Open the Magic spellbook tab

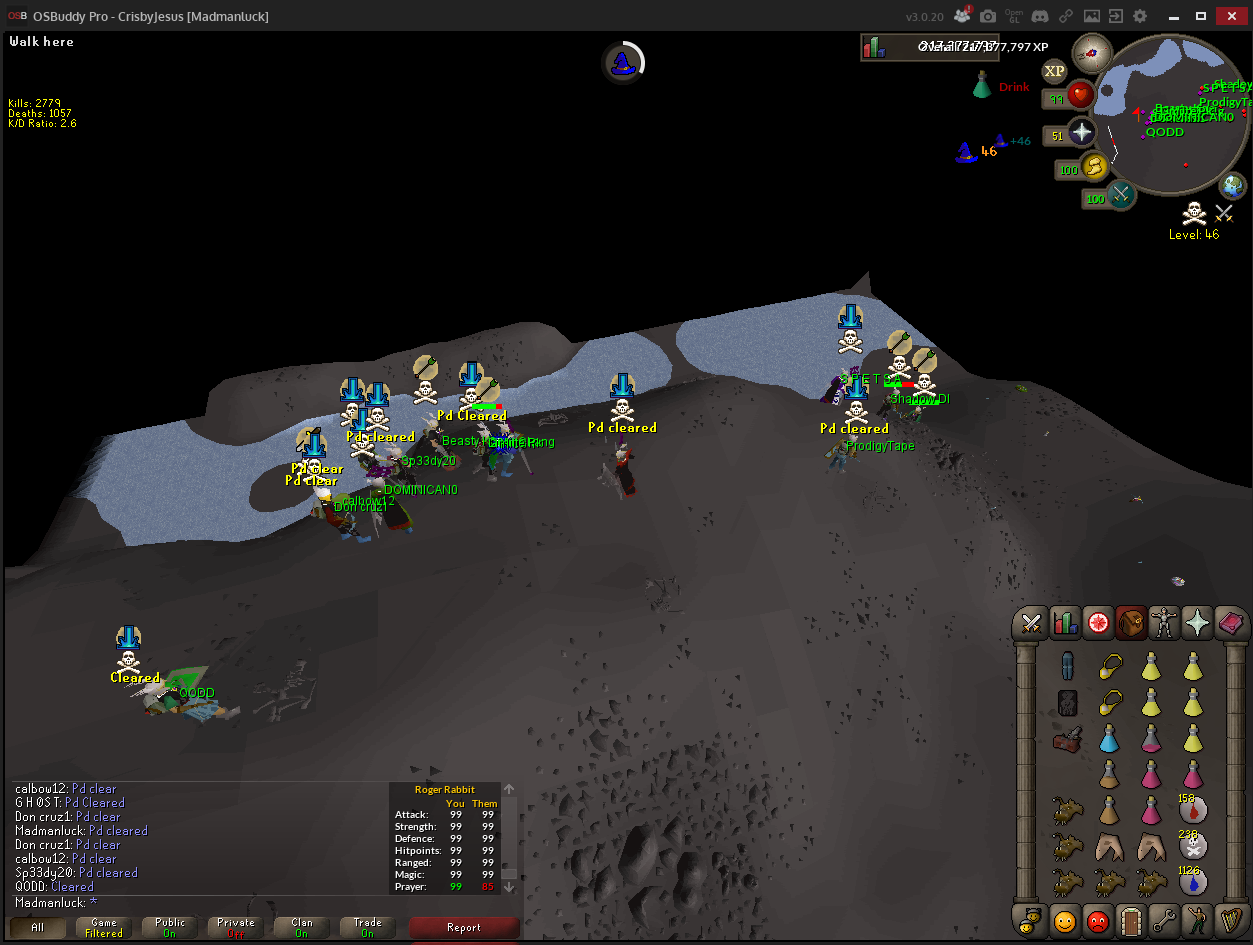(1231, 624)
